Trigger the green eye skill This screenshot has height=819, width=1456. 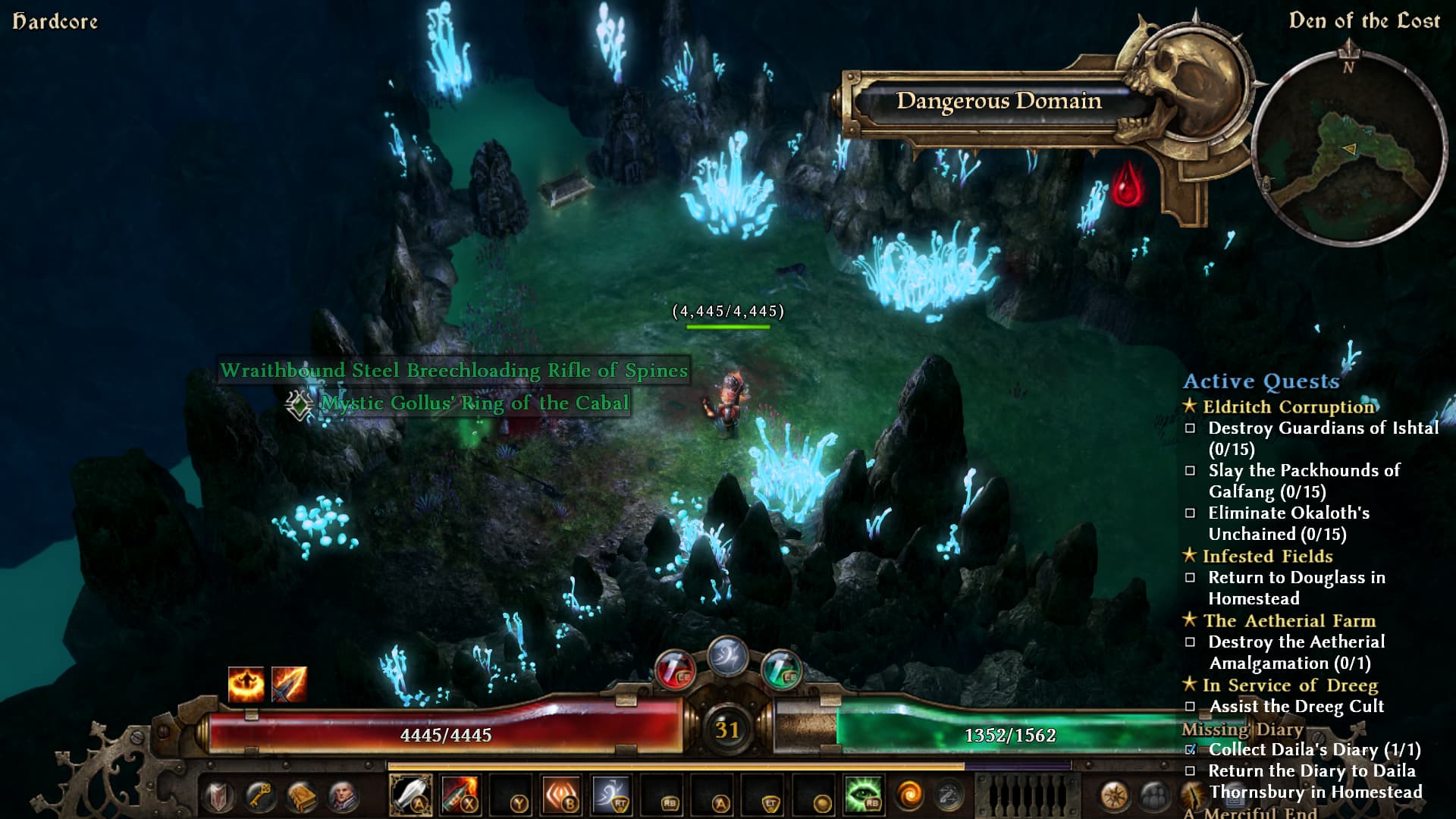(863, 795)
